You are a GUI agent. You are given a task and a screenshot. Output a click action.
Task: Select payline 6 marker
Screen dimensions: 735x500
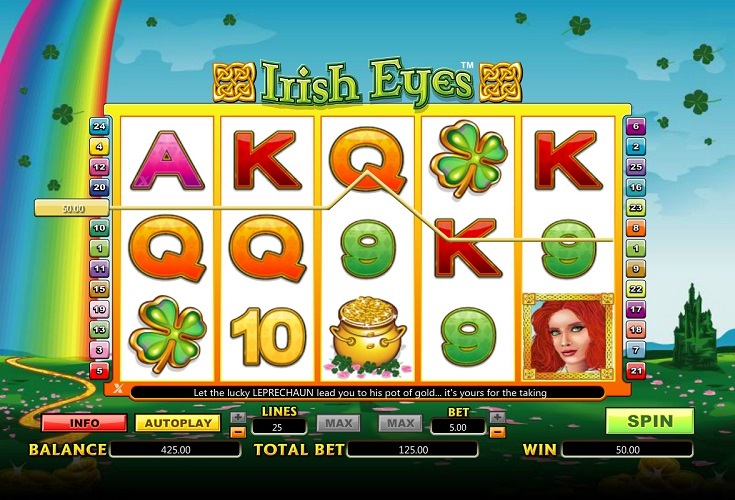[x=635, y=126]
